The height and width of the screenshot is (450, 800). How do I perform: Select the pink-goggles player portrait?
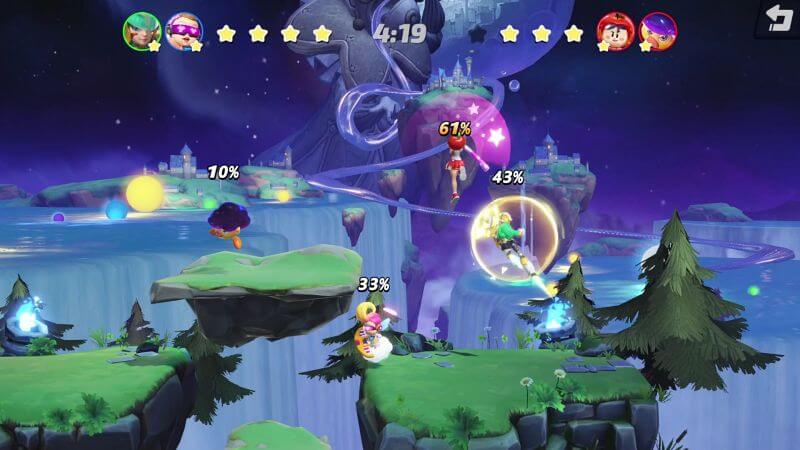pyautogui.click(x=183, y=31)
